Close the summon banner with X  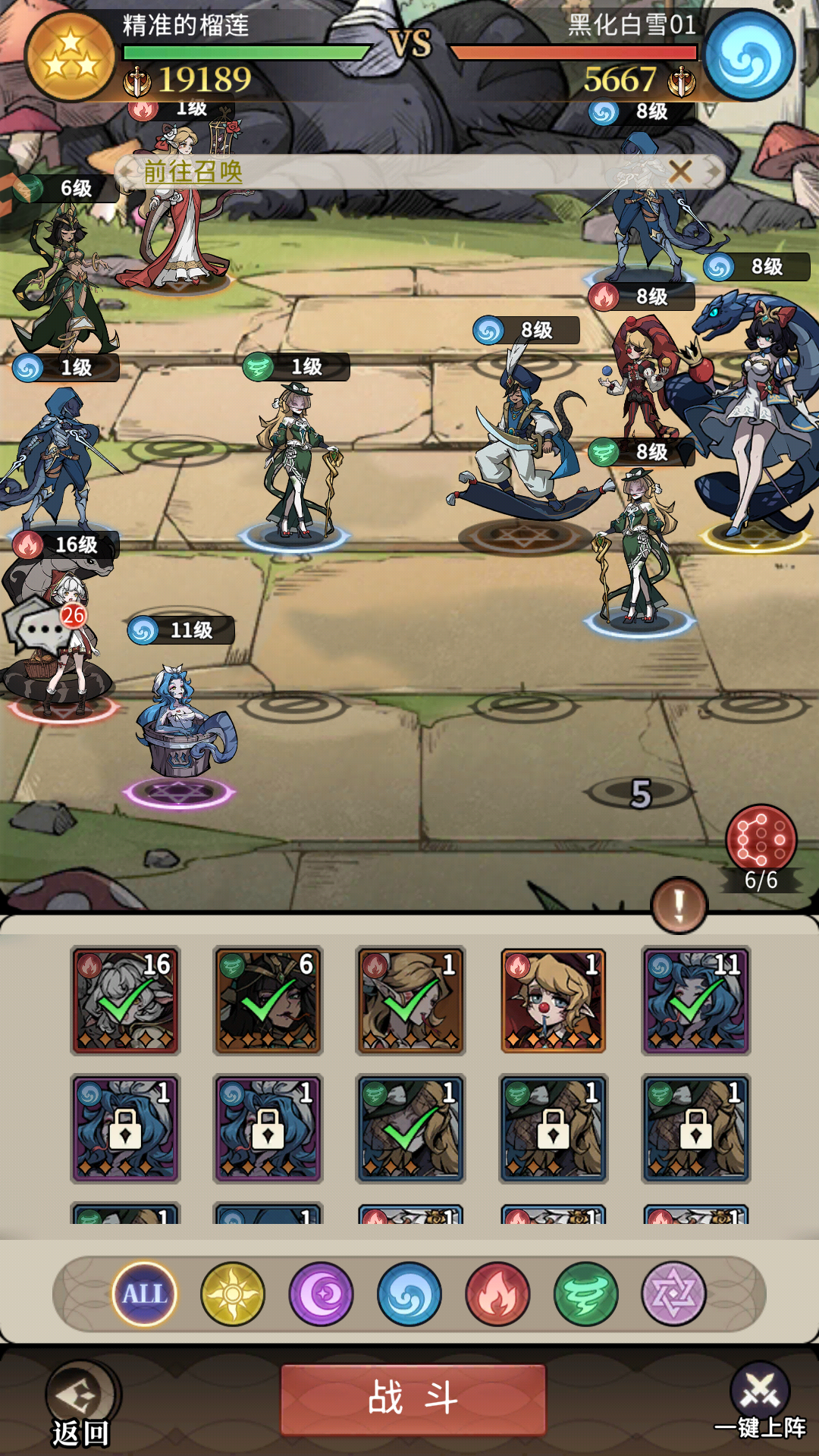680,172
